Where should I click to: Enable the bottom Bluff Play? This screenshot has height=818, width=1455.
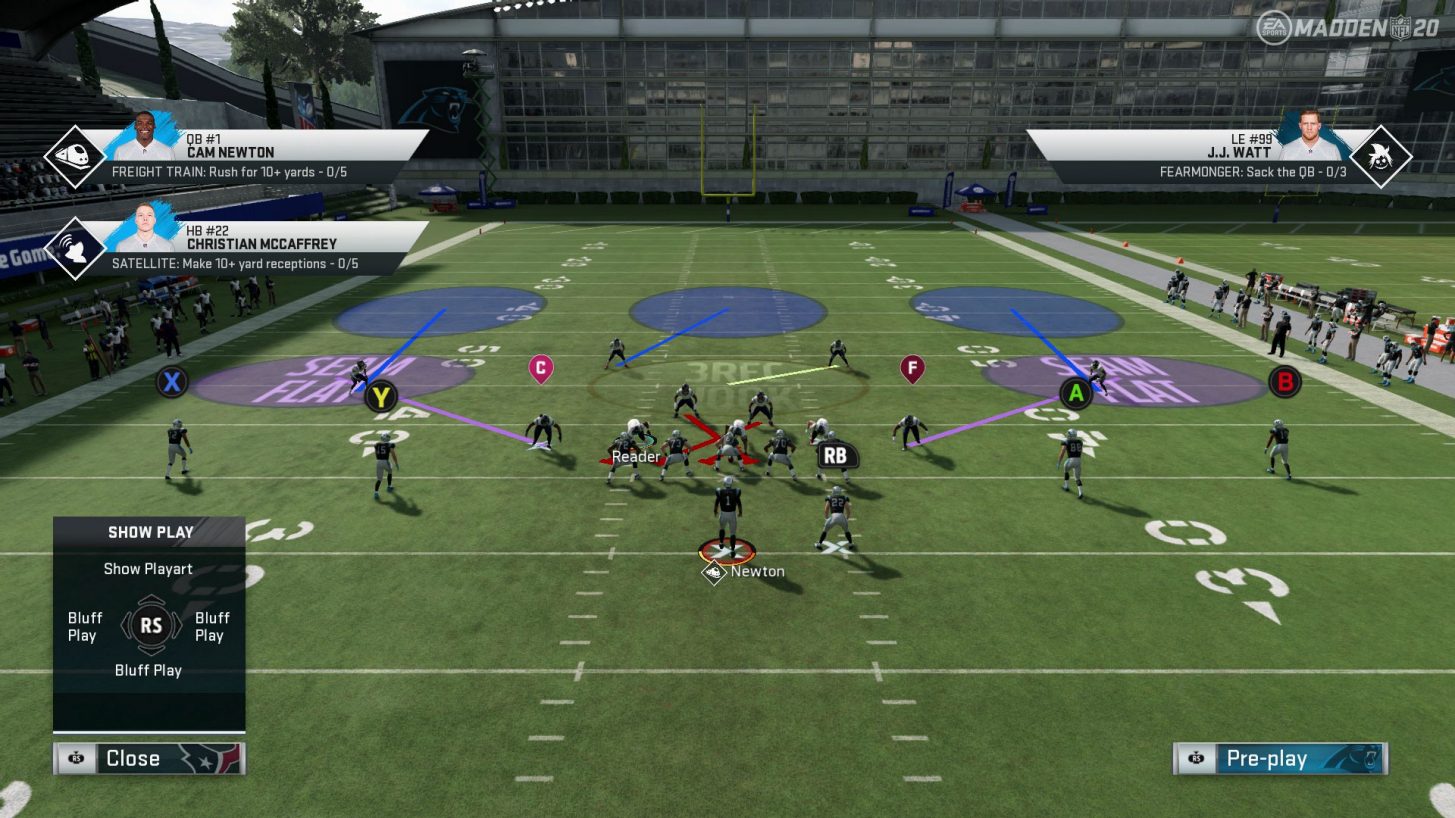[148, 670]
